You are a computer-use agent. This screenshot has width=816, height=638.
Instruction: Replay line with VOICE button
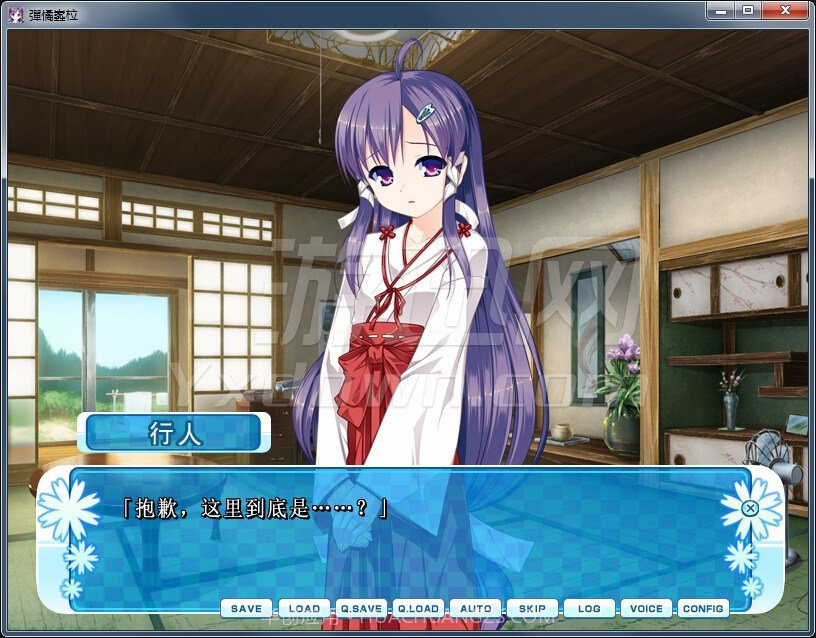[x=646, y=608]
